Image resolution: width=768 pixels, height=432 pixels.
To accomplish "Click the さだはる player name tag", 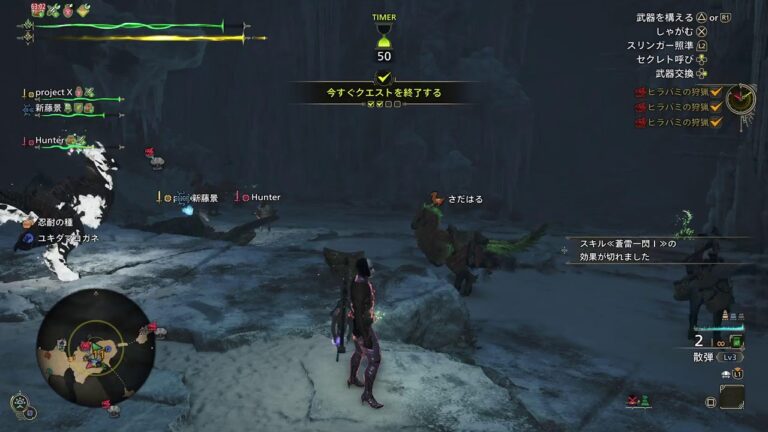I will click(465, 199).
